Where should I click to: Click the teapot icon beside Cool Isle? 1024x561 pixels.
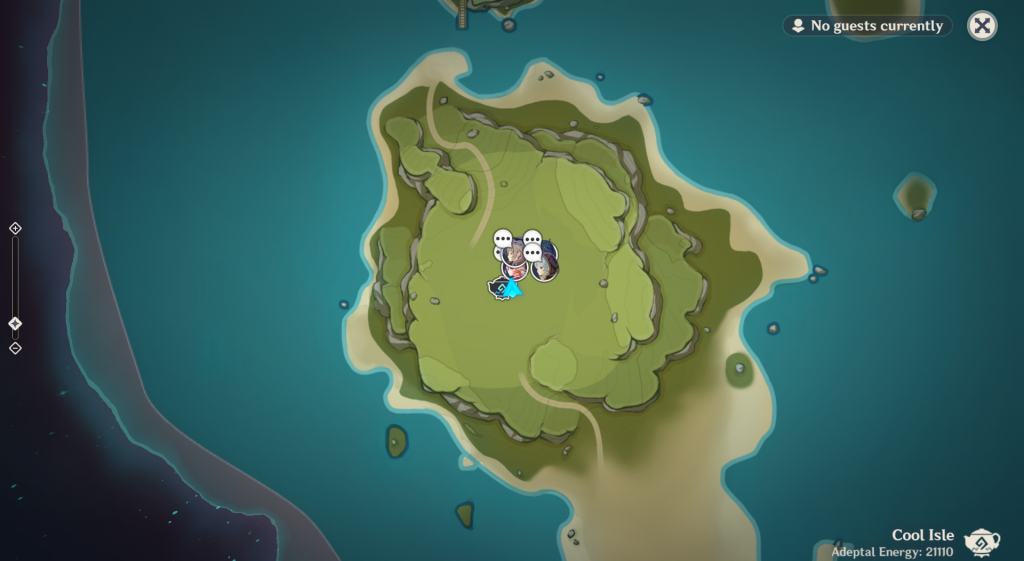(982, 541)
